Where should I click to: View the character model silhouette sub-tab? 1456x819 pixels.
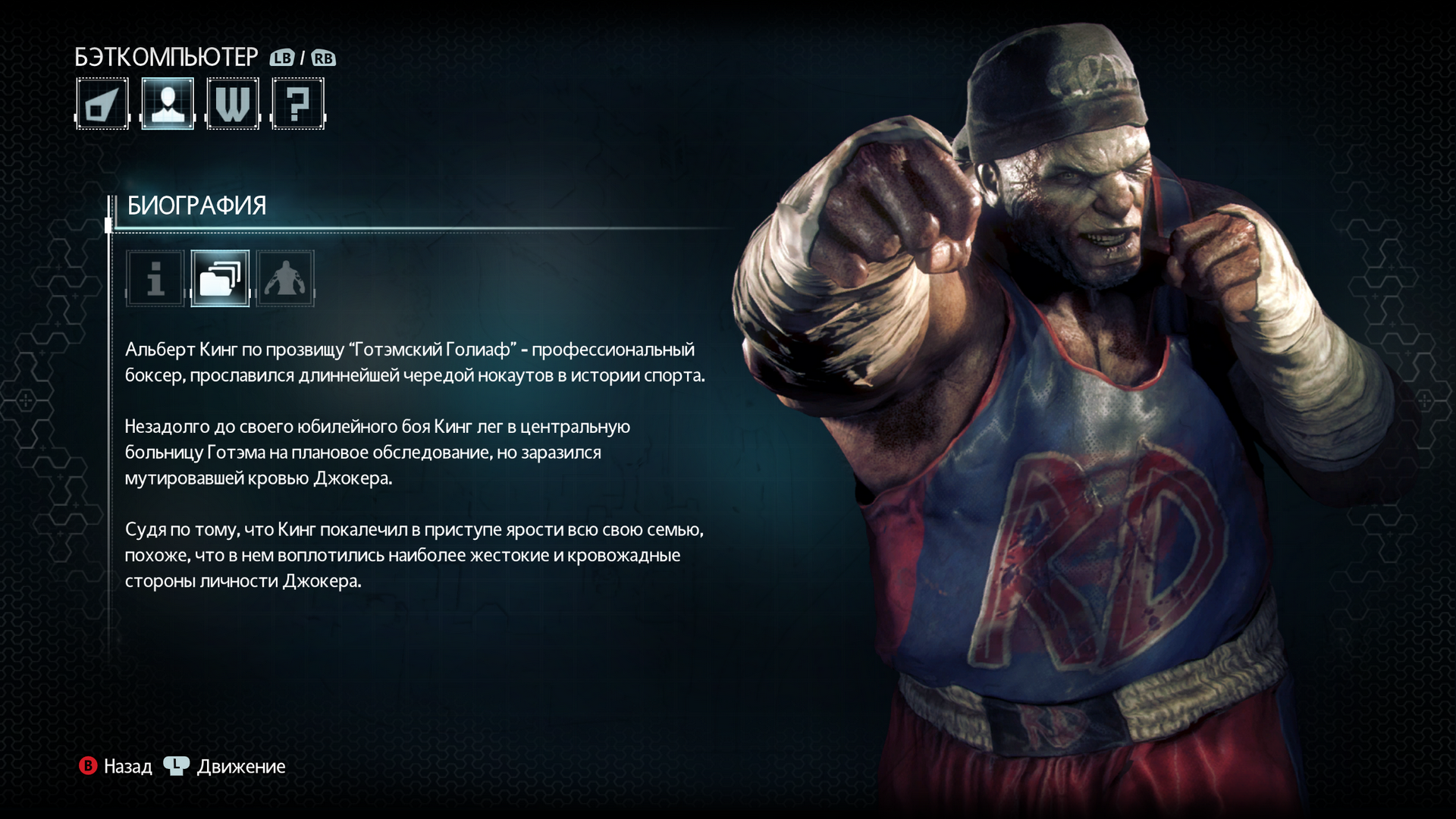click(x=285, y=278)
